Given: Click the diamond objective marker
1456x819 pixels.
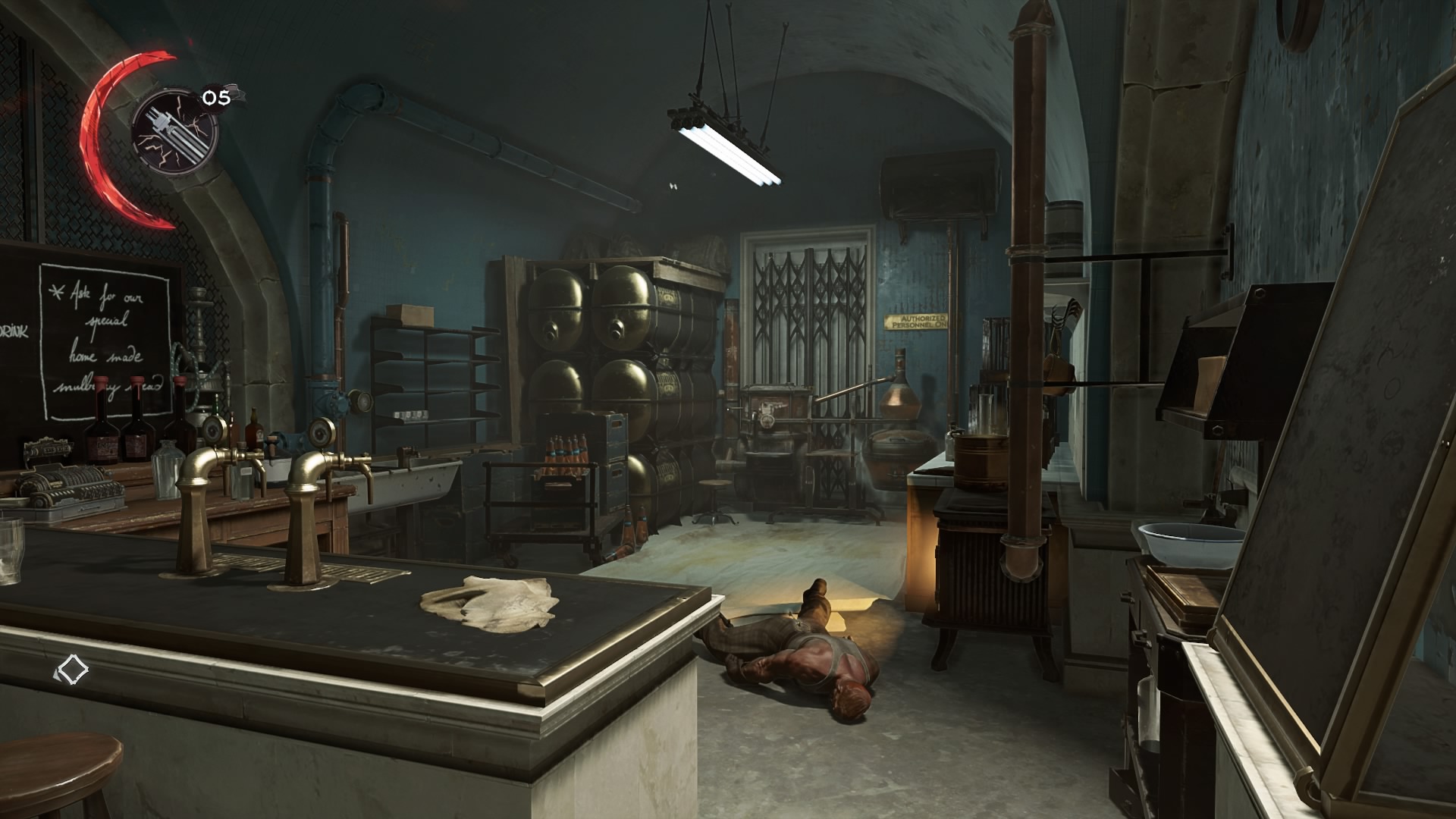Looking at the screenshot, I should coord(72,670).
